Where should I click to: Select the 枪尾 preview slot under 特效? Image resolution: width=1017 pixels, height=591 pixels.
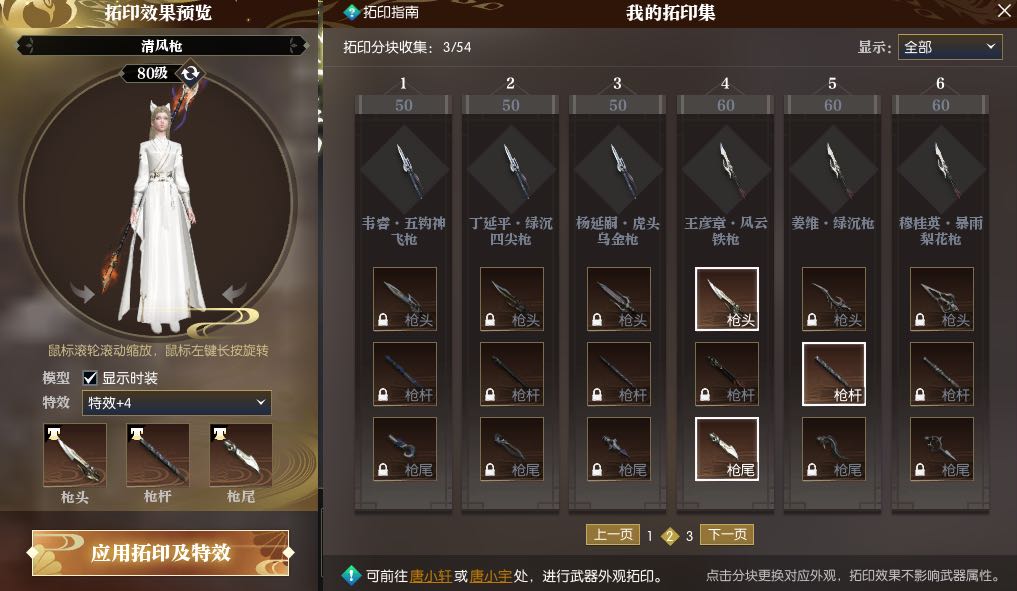241,455
